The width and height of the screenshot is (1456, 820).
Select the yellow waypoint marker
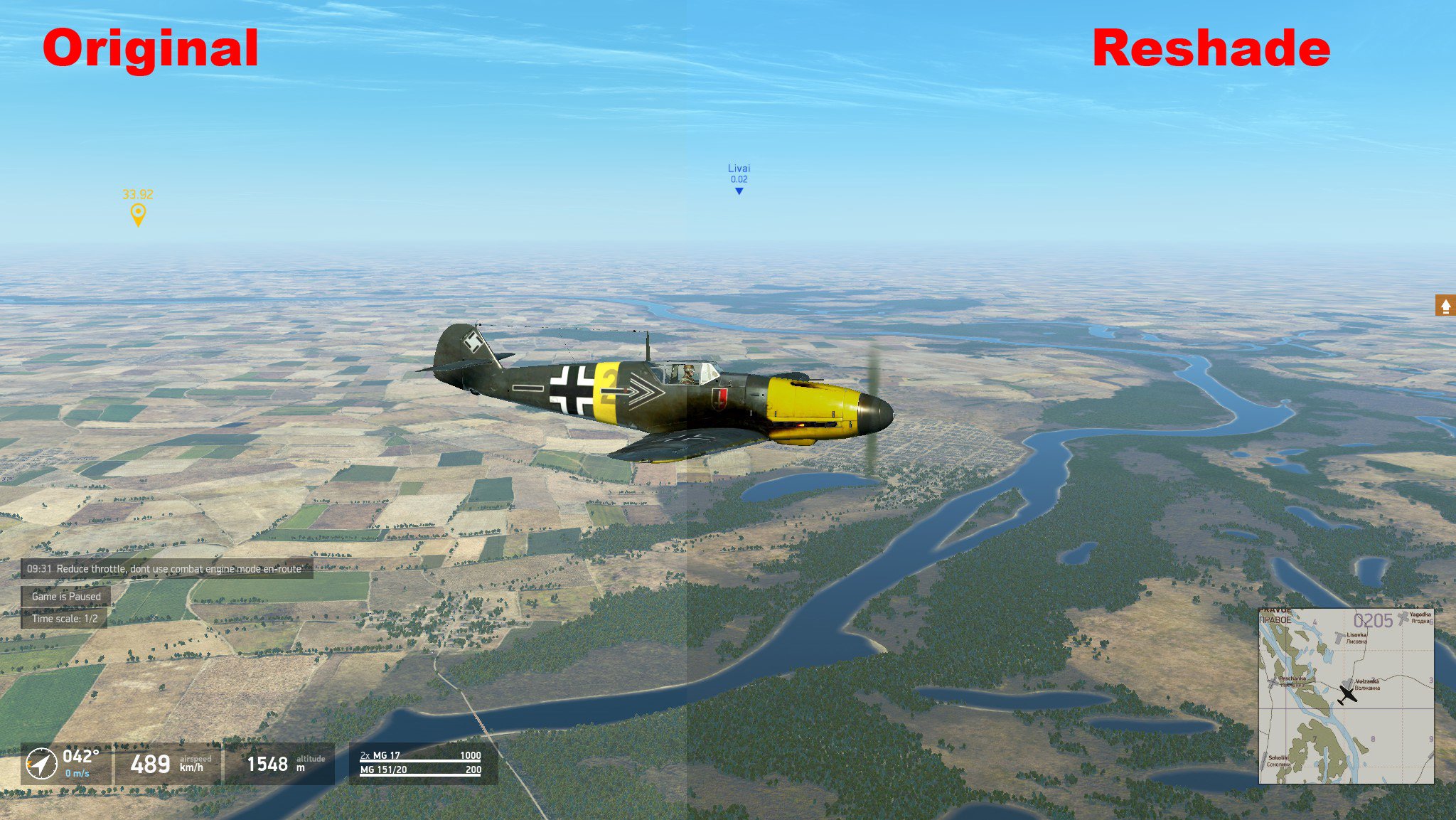click(138, 213)
